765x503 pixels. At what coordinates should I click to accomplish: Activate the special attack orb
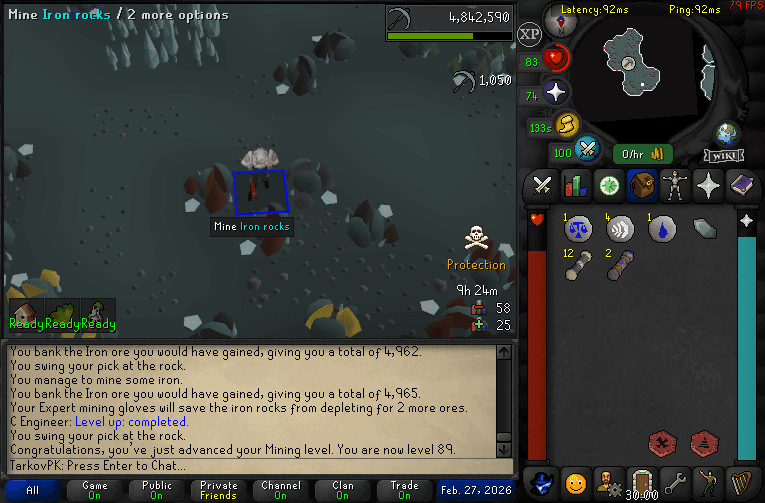(587, 149)
